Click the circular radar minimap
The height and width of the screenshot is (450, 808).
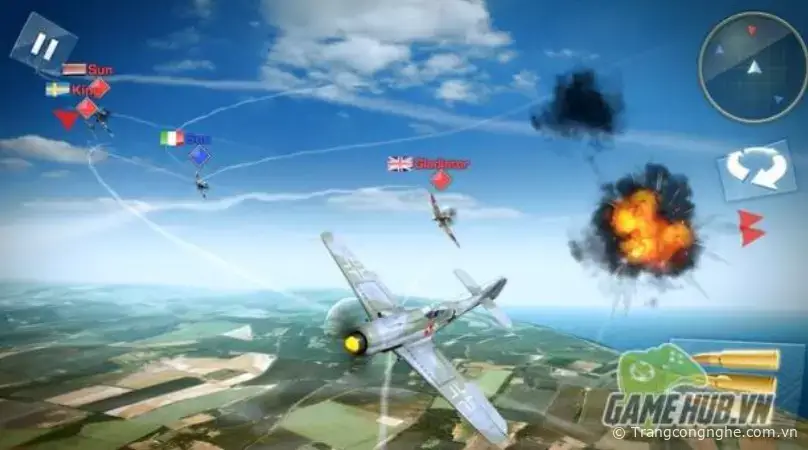[x=752, y=68]
